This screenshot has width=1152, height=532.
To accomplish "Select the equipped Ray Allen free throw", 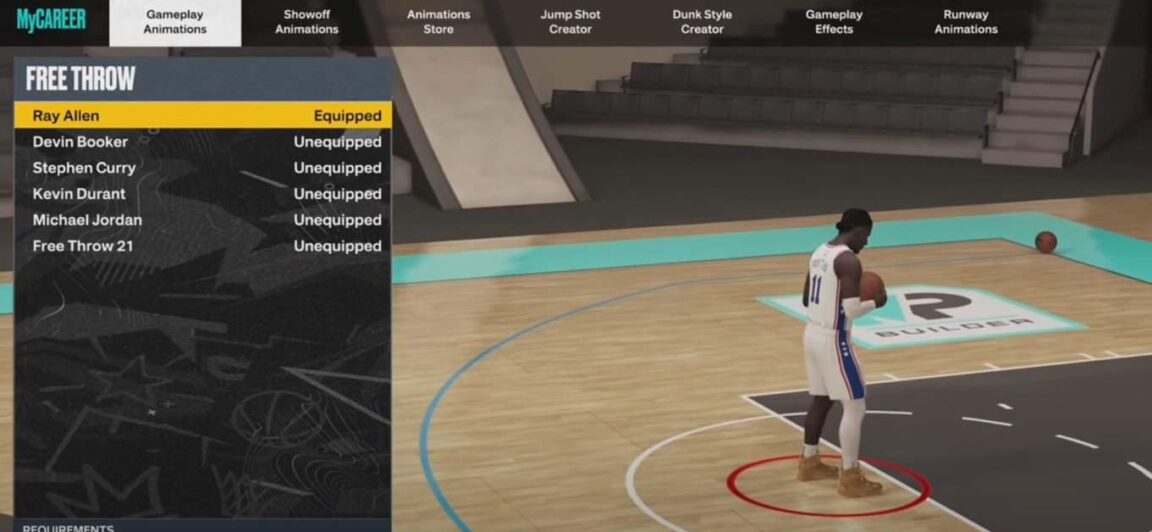I will [204, 116].
